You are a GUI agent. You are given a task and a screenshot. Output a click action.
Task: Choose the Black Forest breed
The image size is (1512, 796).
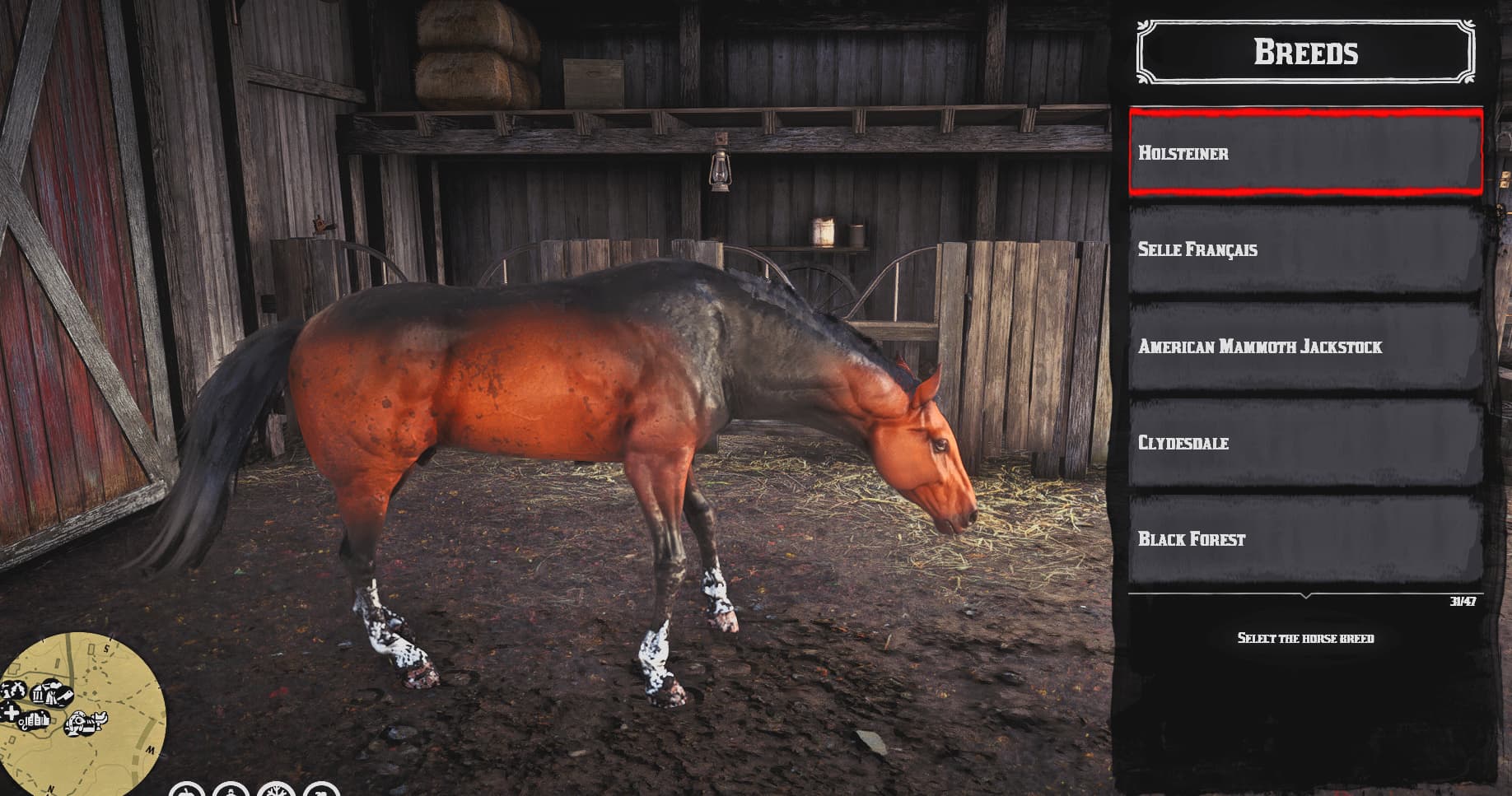(1305, 539)
